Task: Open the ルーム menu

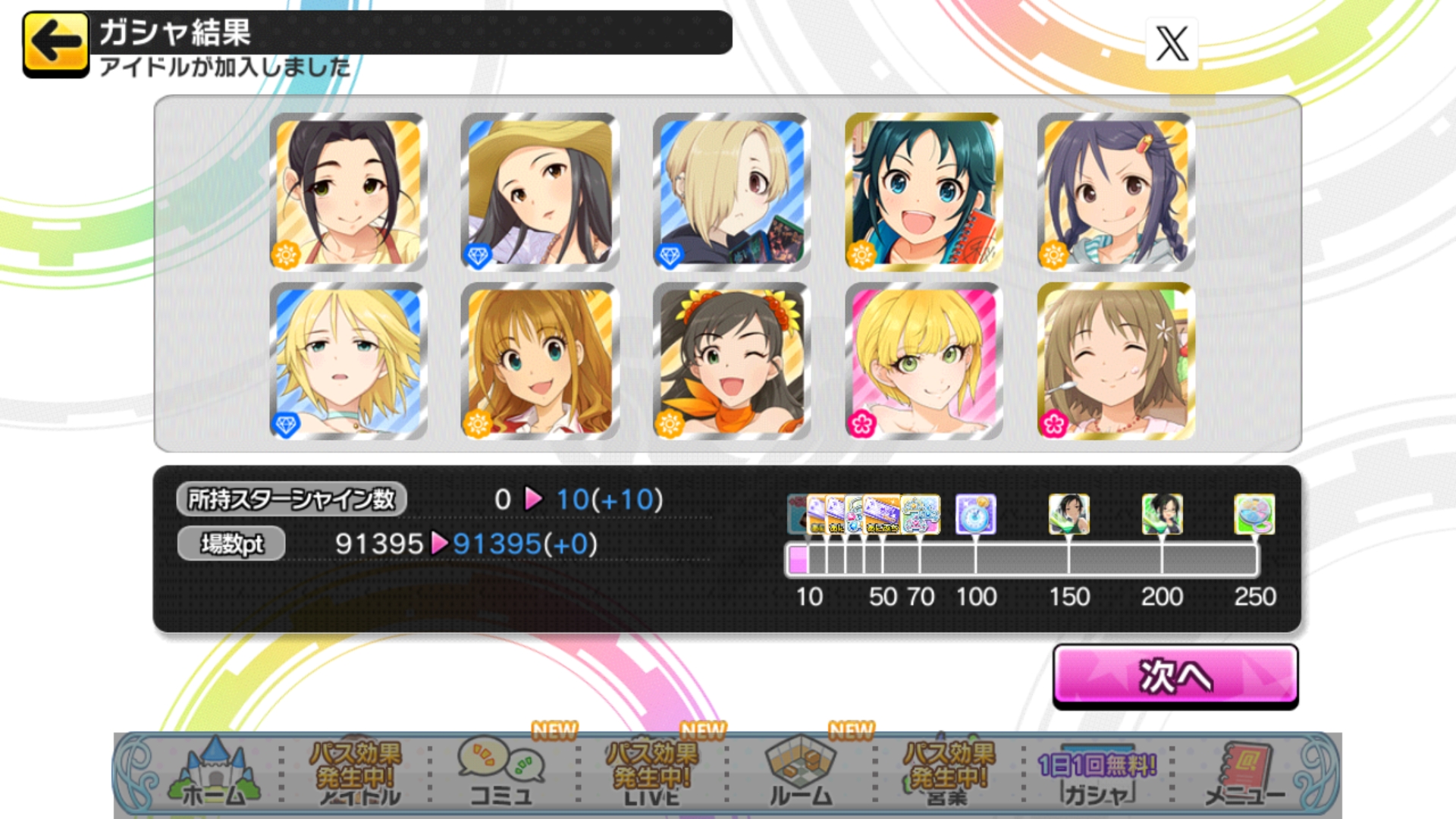Action: click(801, 773)
